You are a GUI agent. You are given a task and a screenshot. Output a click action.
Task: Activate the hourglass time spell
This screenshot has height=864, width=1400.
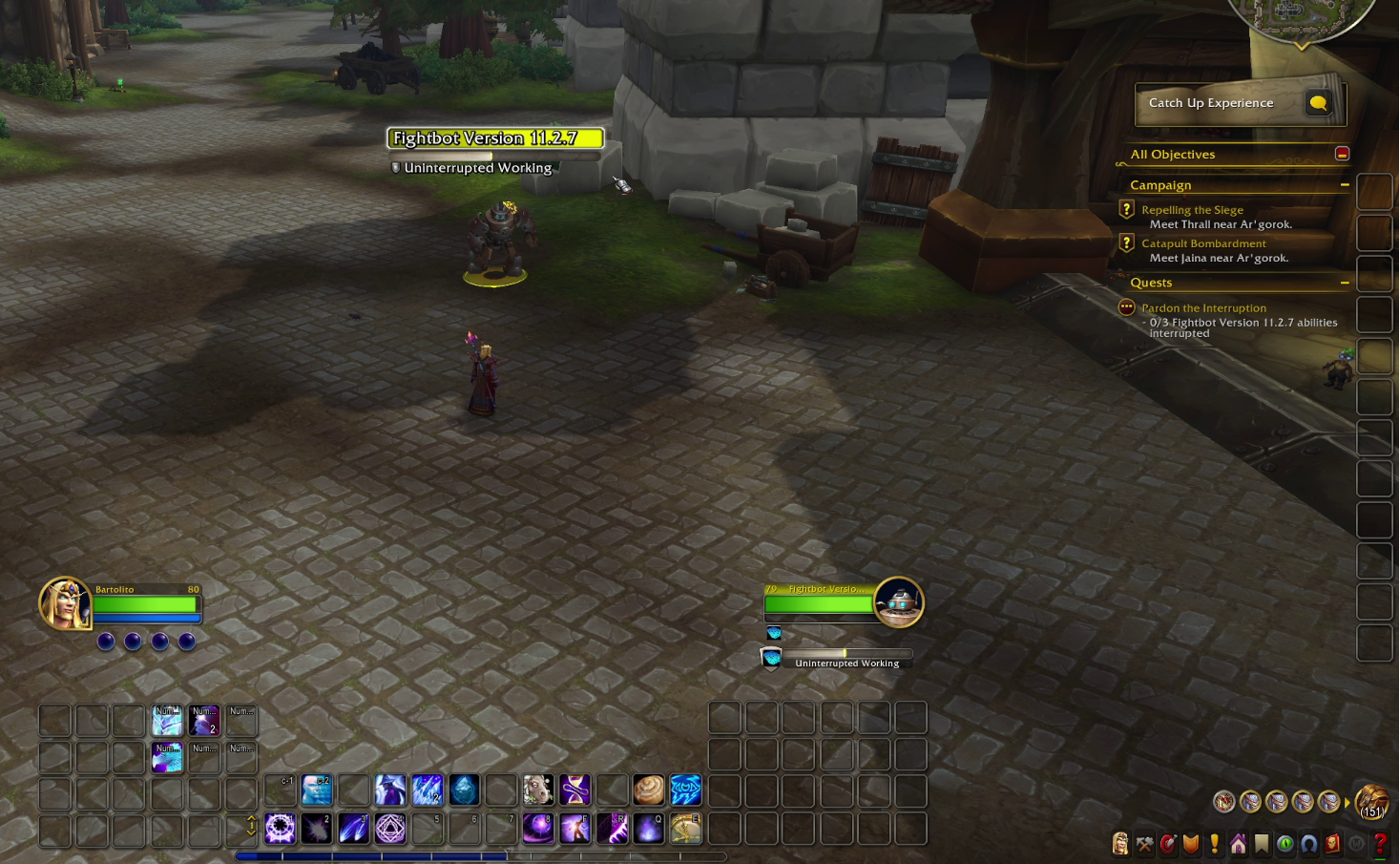click(575, 790)
